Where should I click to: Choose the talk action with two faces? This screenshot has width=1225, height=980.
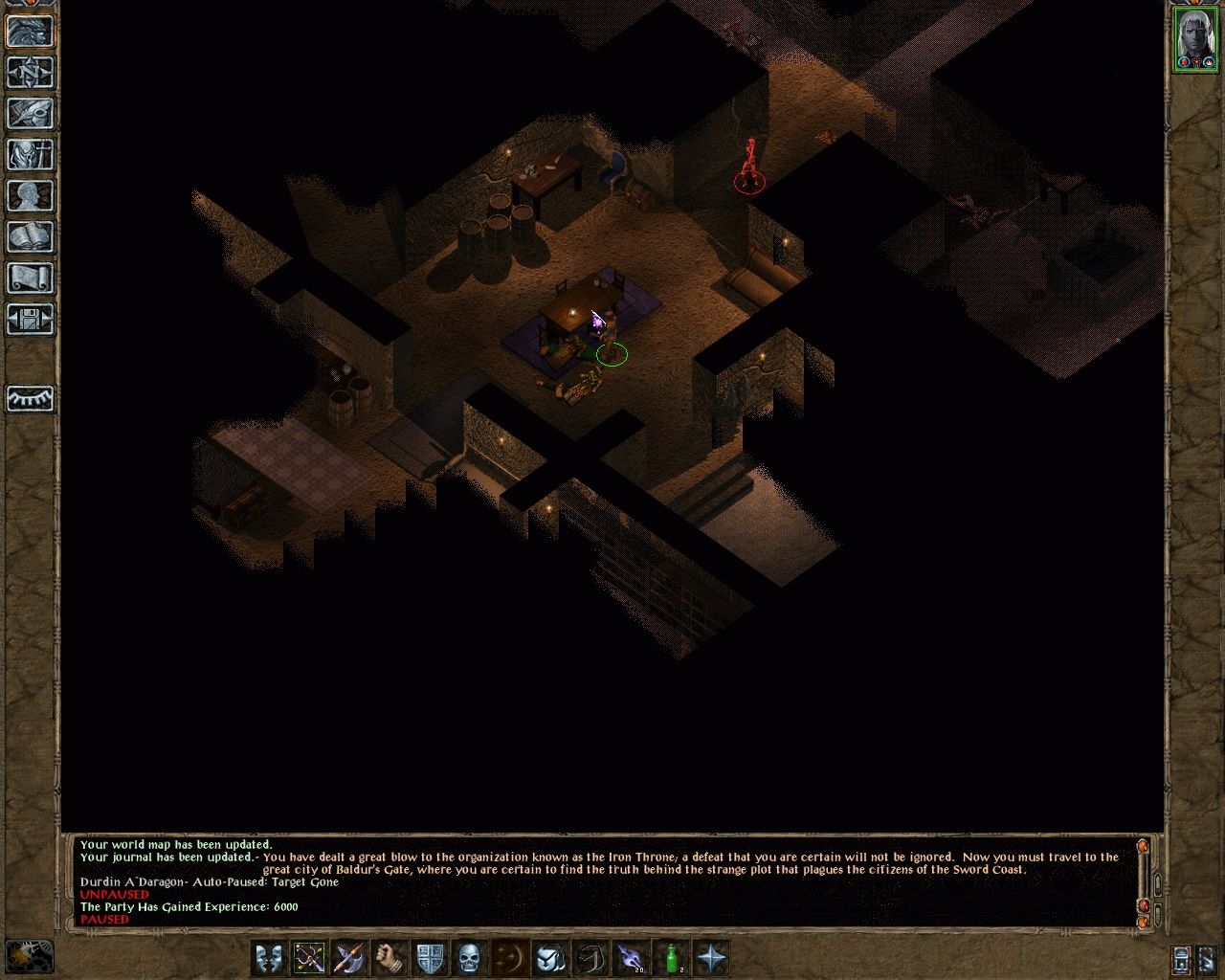pos(269,957)
